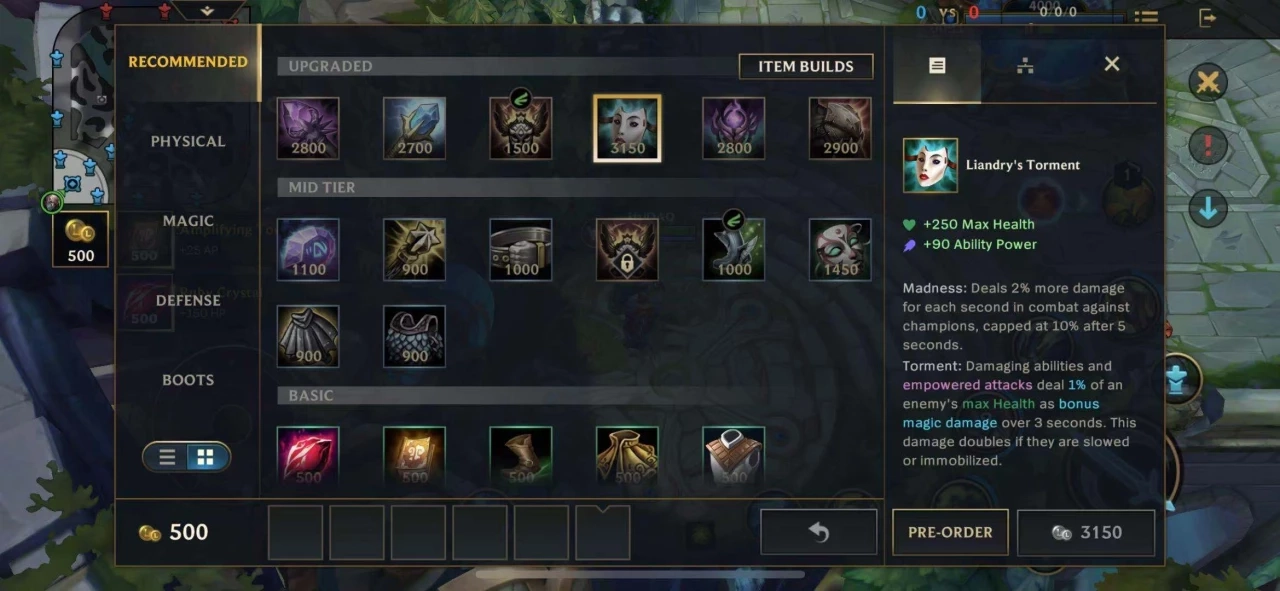The image size is (1280, 591).
Task: Undo the last shop purchase
Action: click(x=818, y=532)
